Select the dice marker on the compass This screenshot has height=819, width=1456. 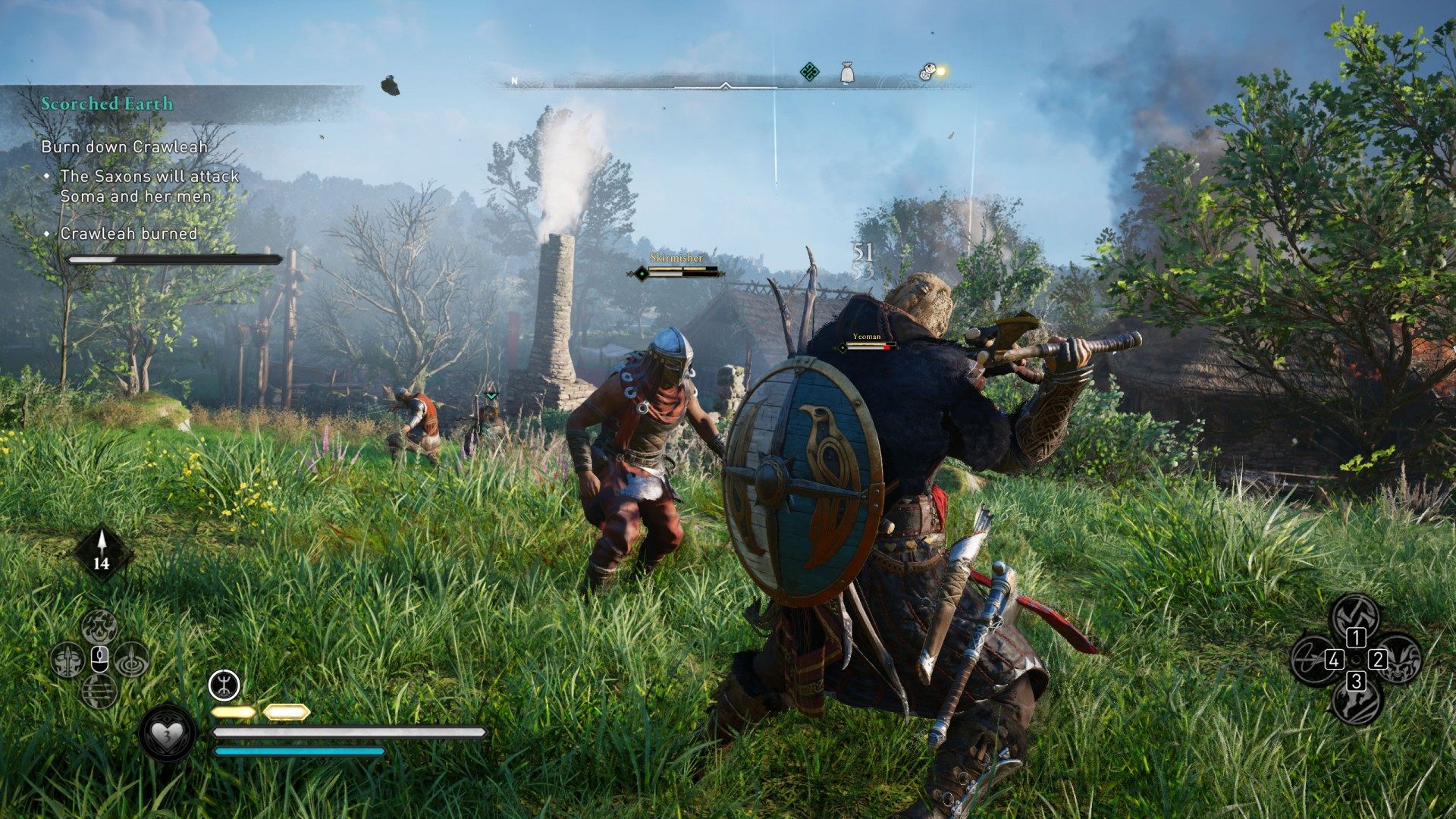[927, 73]
